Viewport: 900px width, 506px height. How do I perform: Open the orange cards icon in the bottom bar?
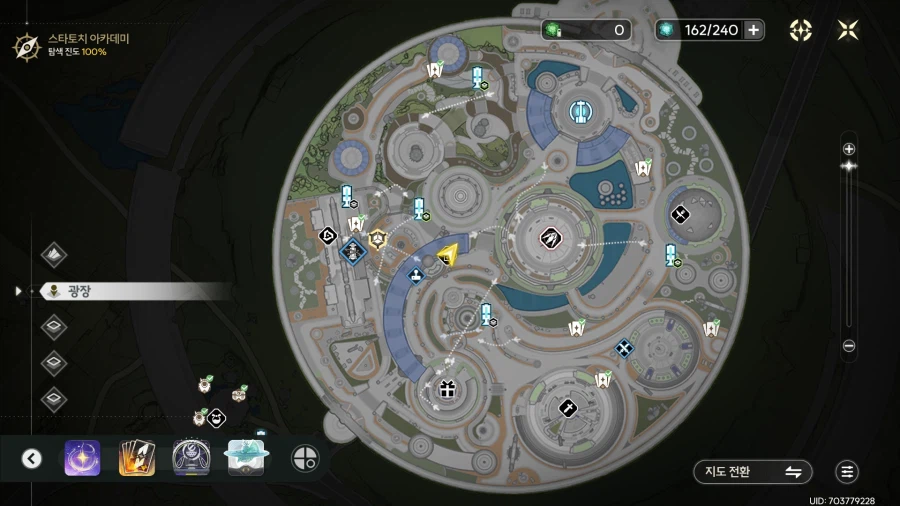point(137,458)
